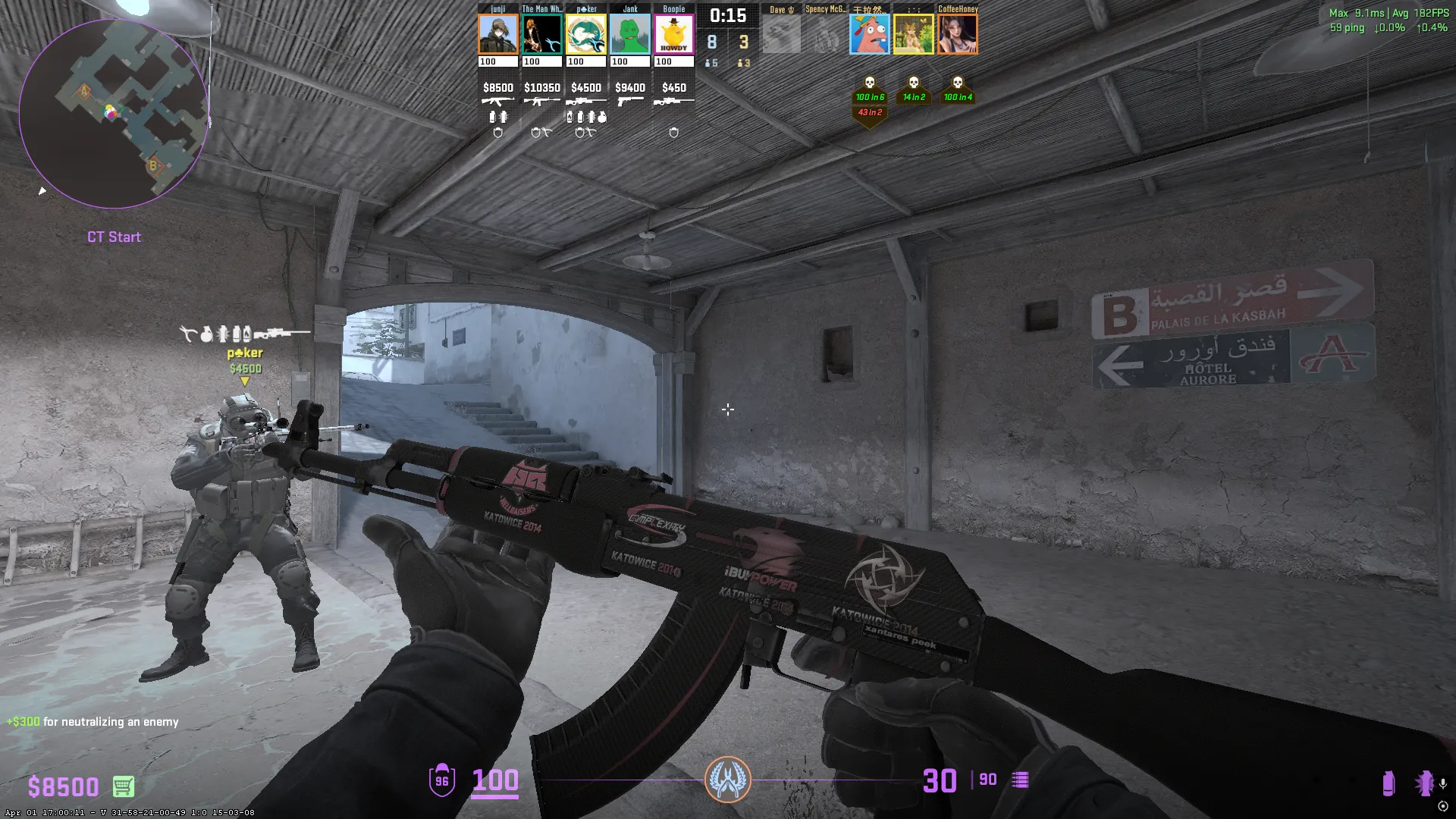
Task: Click the armor shield icon
Action: pos(442,780)
